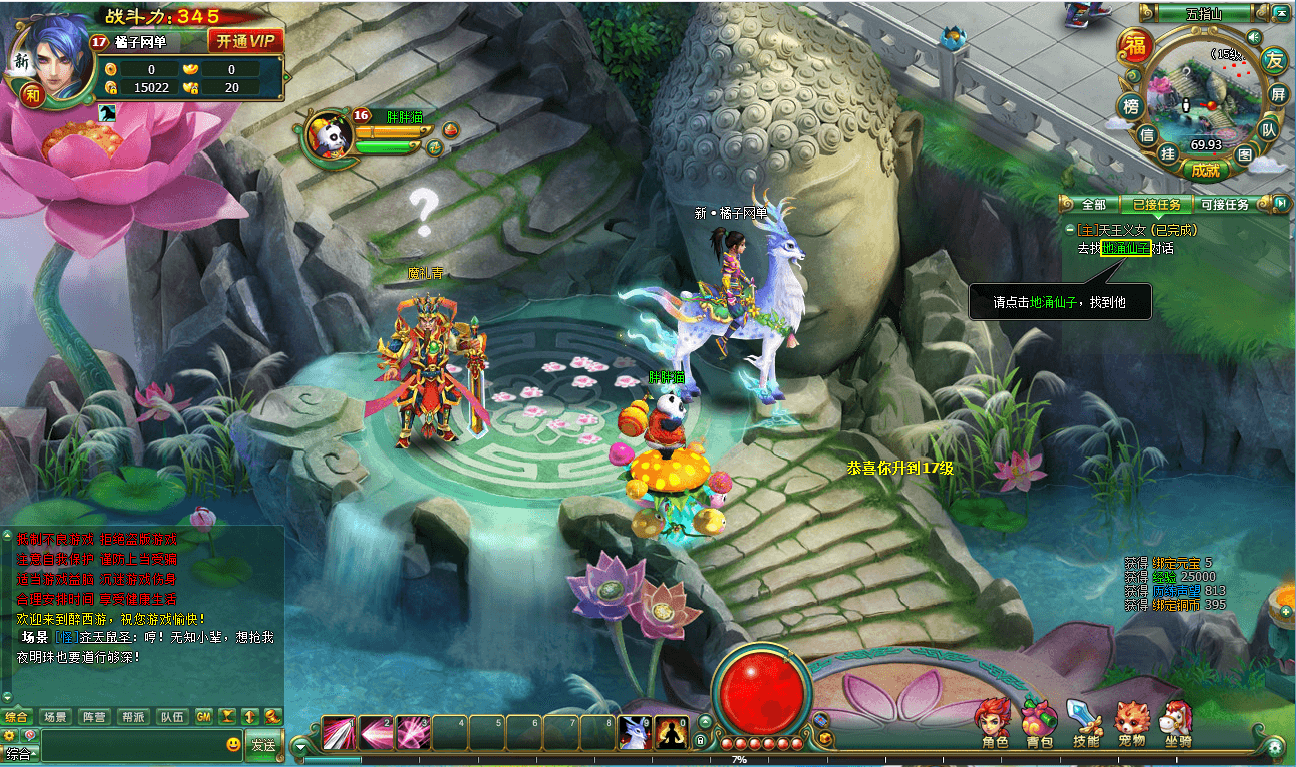Viewport: 1296px width, 767px height.
Task: Open the smiley emoji picker in chat
Action: pos(233,745)
